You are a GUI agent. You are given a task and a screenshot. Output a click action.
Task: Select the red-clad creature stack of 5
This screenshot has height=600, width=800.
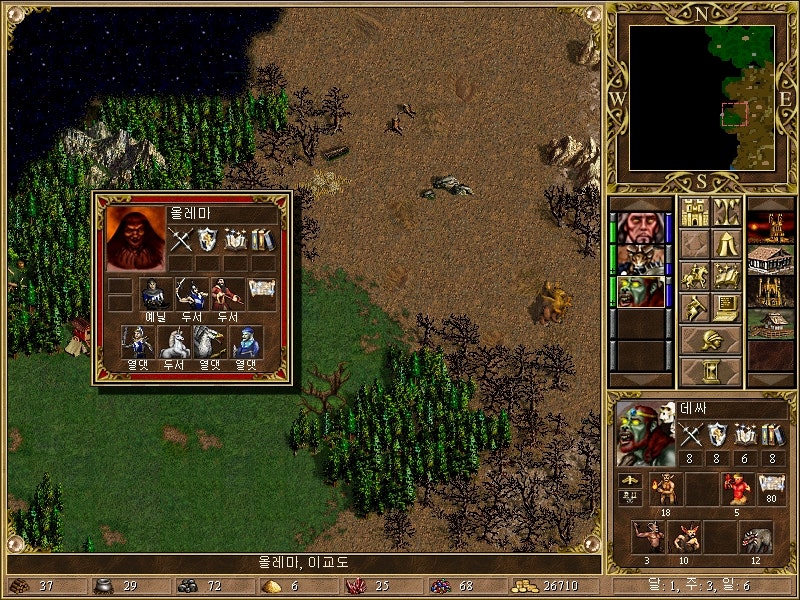coord(735,489)
